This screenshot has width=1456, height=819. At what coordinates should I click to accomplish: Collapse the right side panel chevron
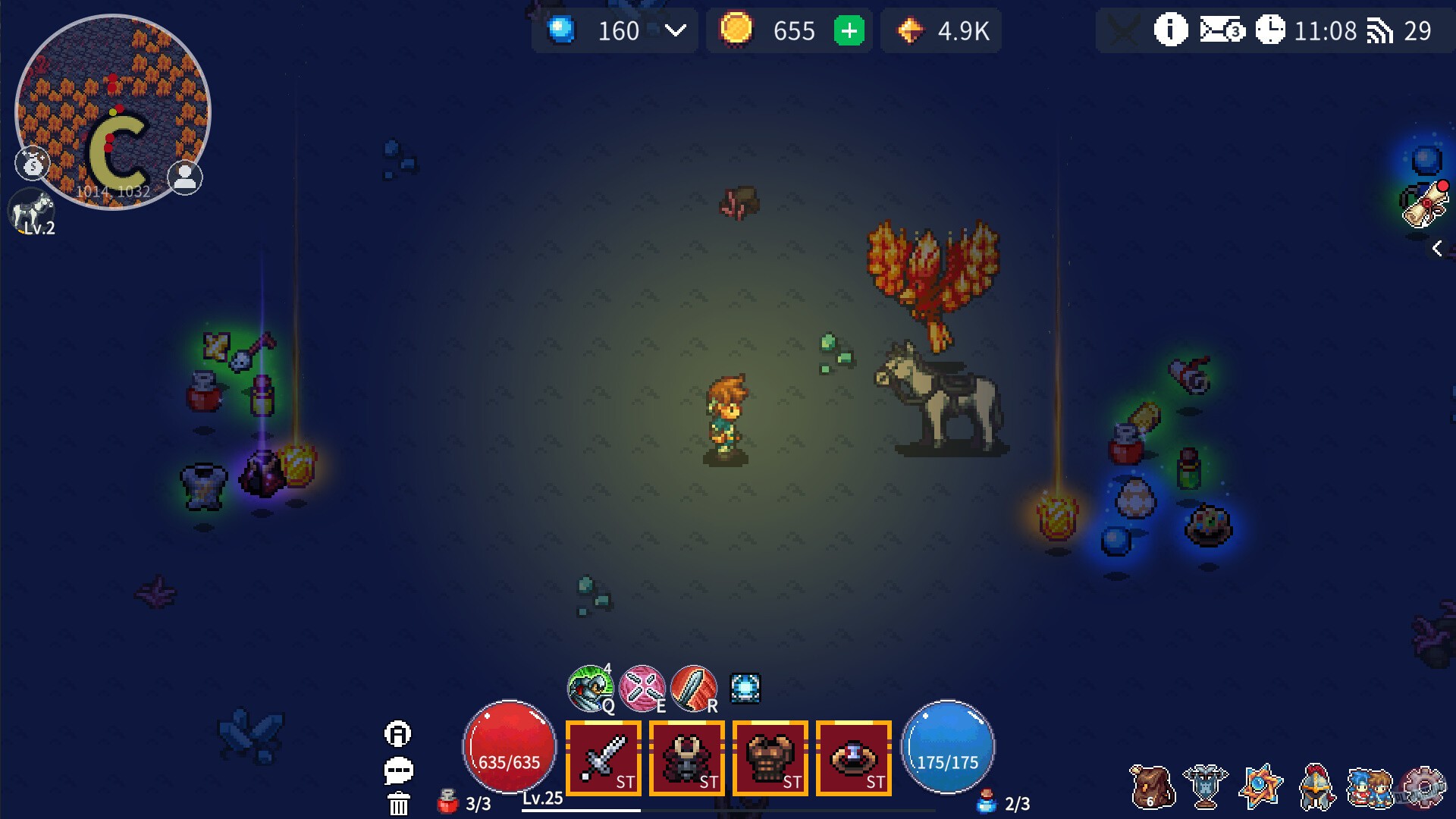(x=1437, y=246)
